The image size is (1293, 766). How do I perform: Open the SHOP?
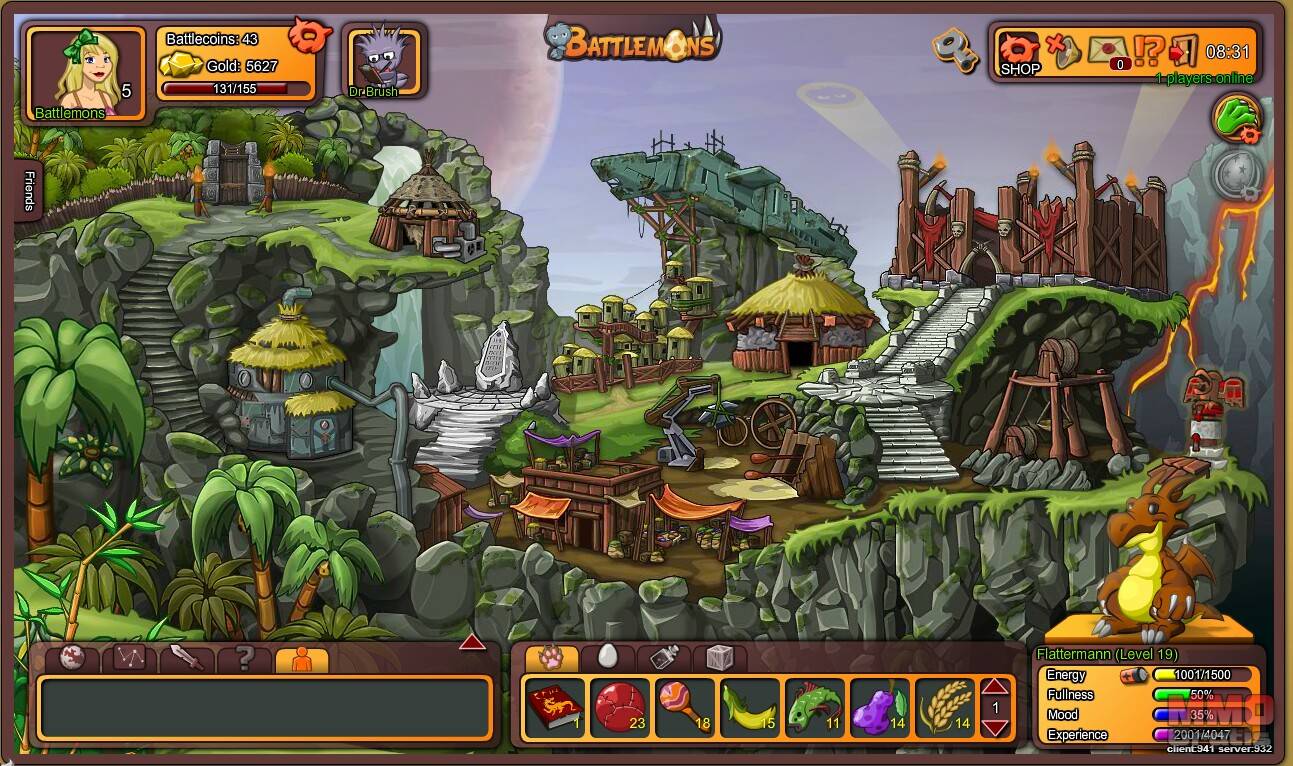[1019, 53]
